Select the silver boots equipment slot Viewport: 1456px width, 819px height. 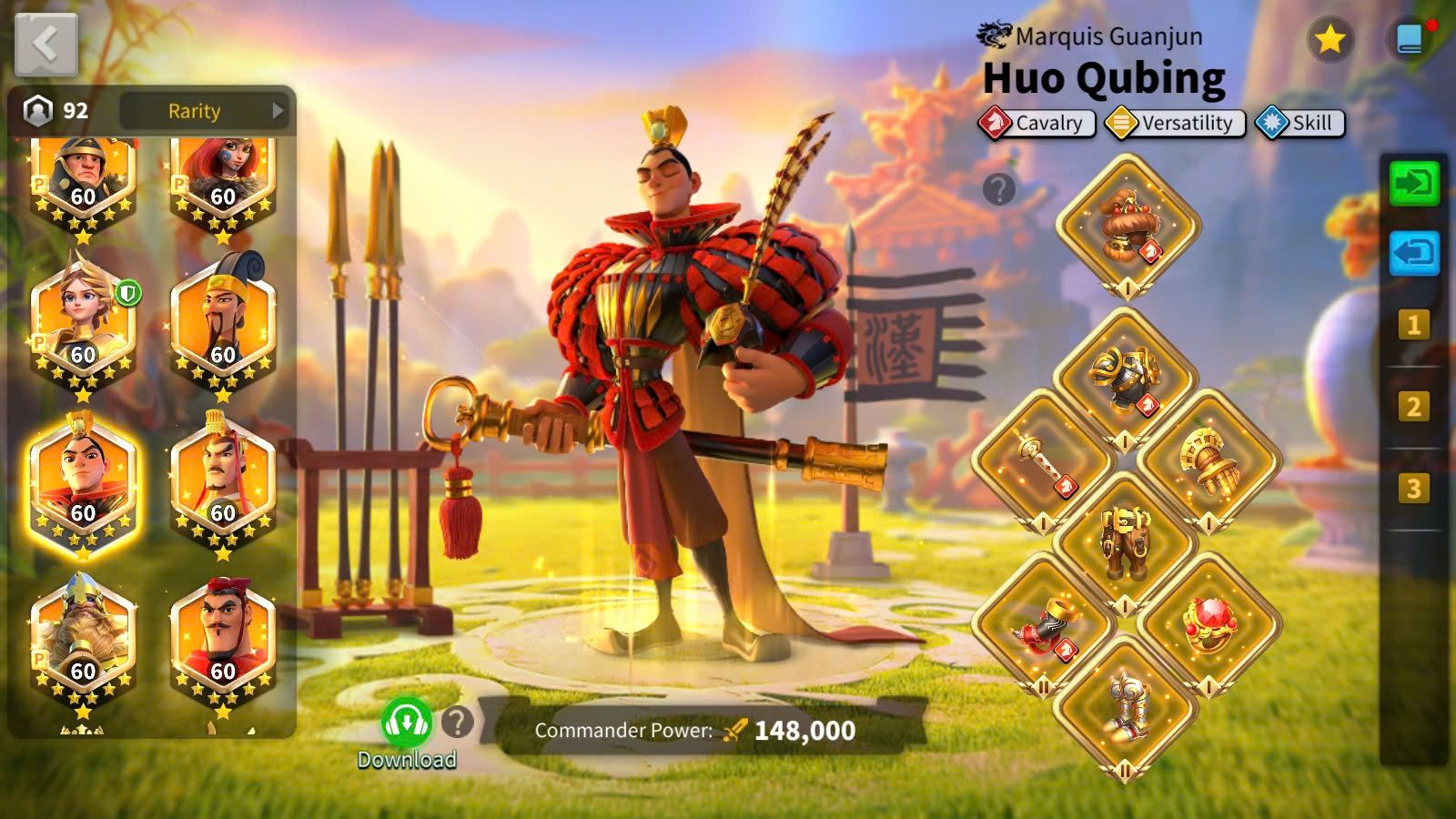coord(1126,706)
